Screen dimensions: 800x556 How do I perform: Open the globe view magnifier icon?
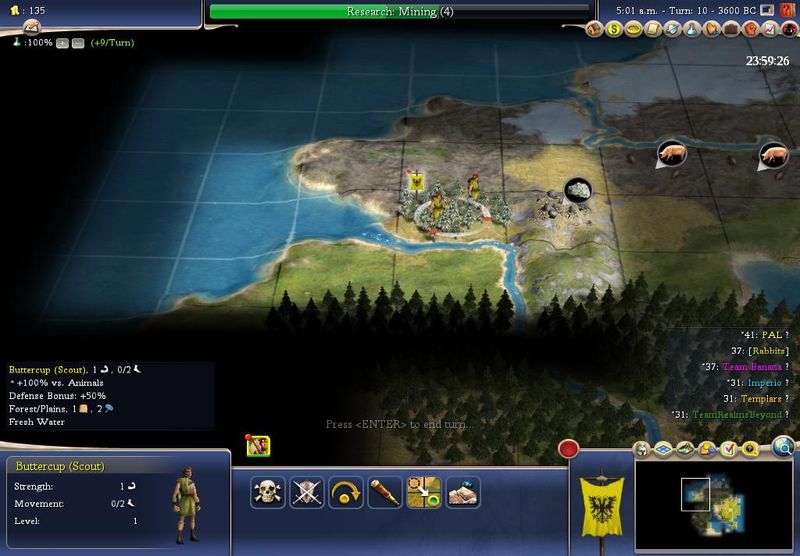[784, 447]
